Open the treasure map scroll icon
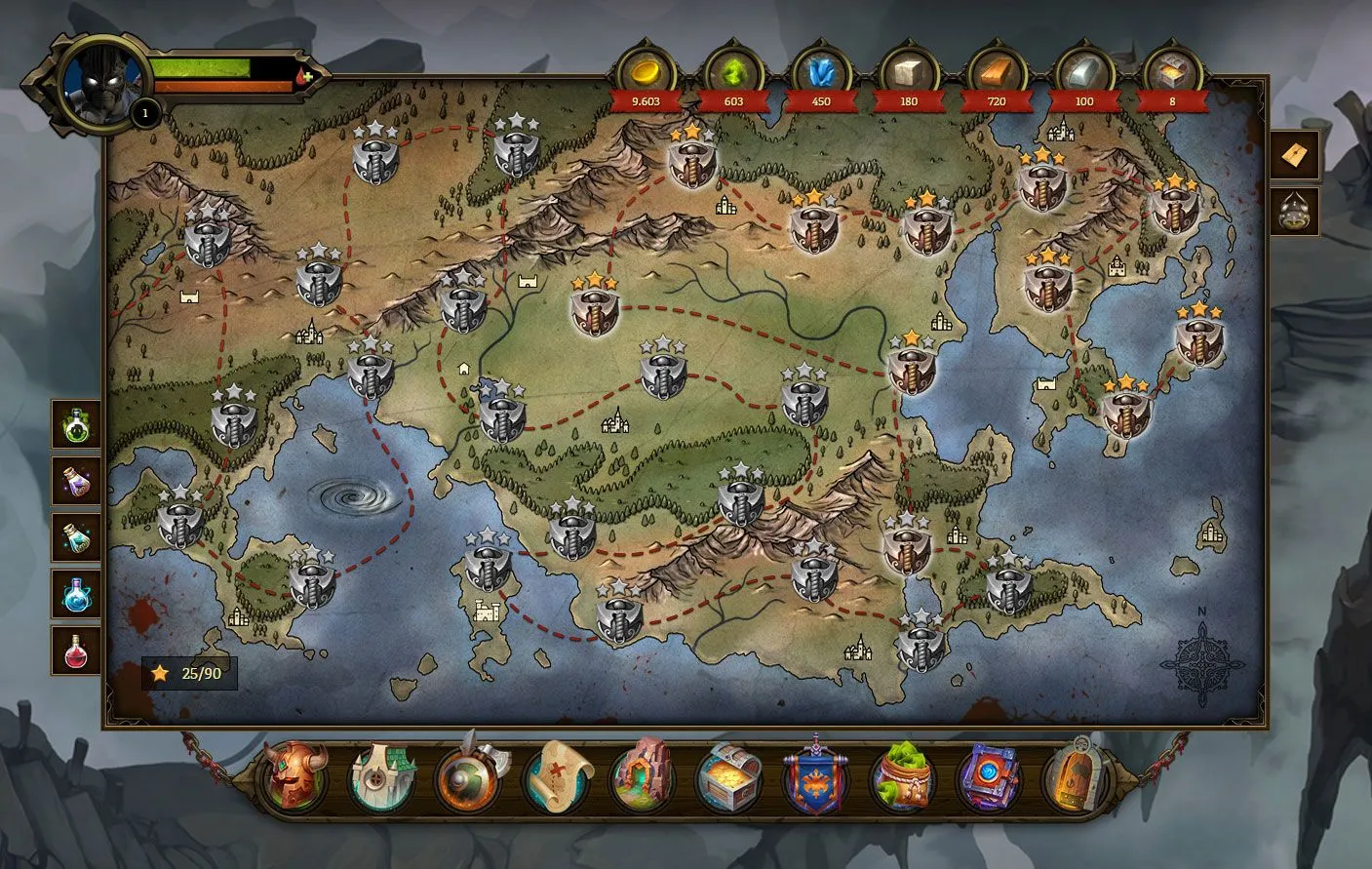Viewport: 1372px width, 869px height. coord(556,778)
